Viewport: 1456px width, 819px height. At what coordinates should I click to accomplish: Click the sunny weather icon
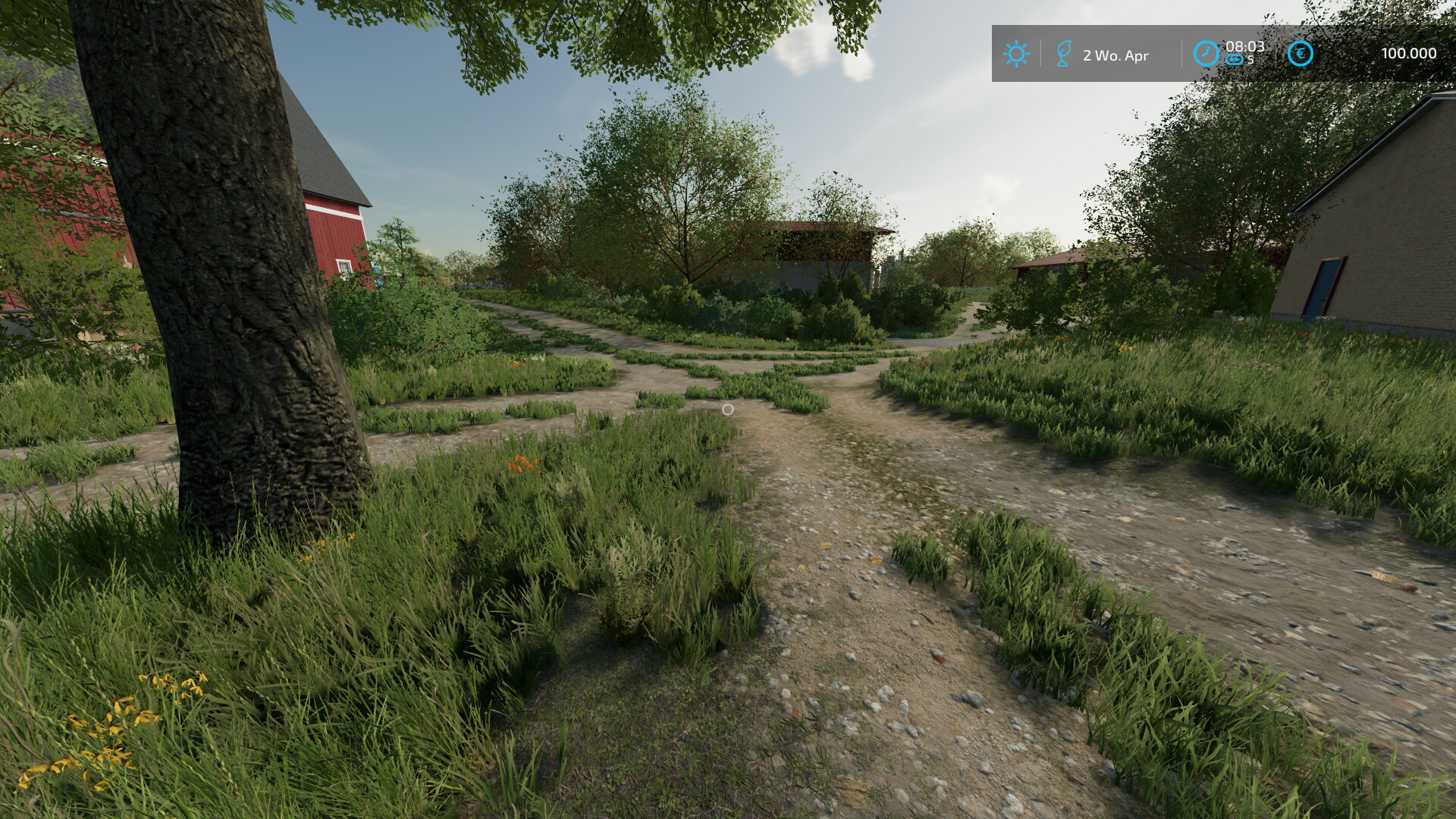click(1015, 54)
